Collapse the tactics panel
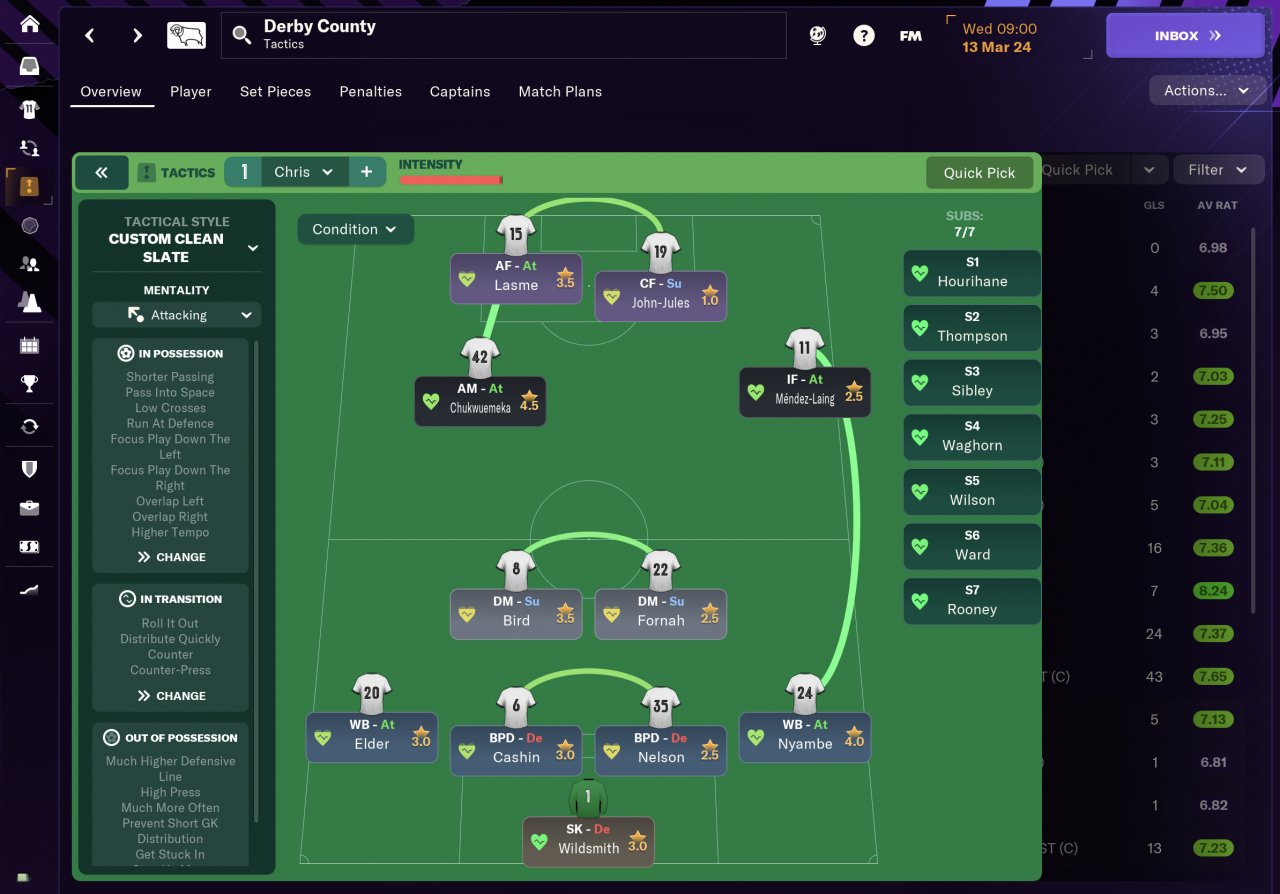 pos(101,172)
